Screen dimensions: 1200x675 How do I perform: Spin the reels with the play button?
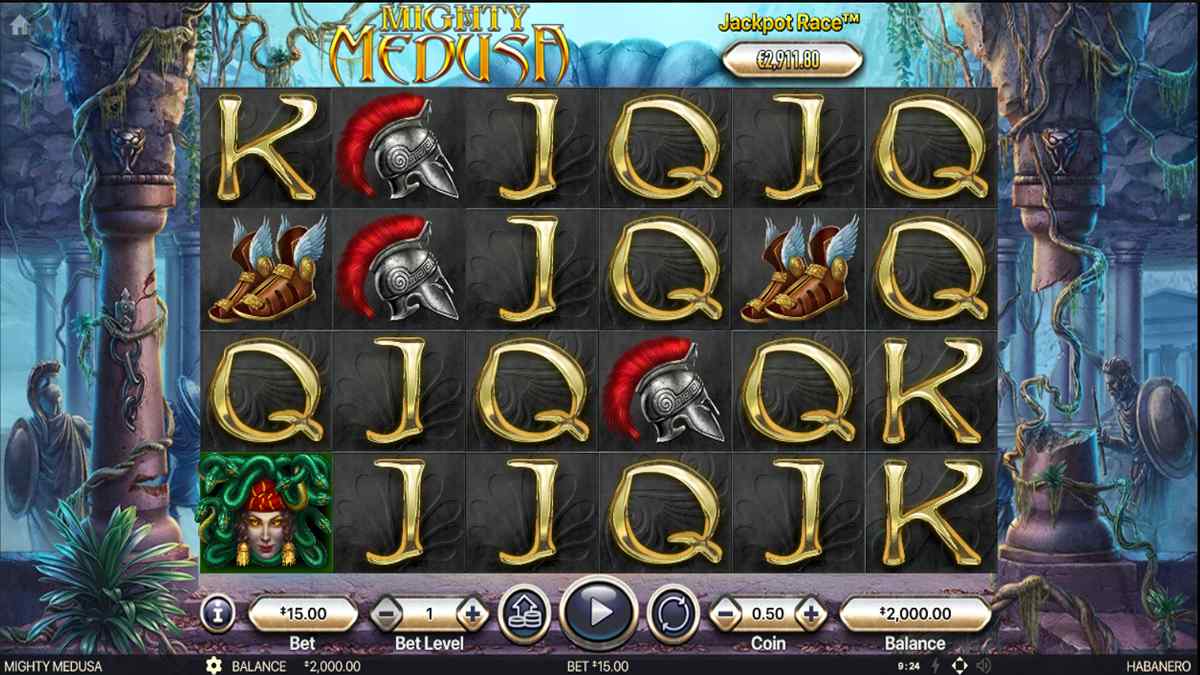tap(599, 611)
